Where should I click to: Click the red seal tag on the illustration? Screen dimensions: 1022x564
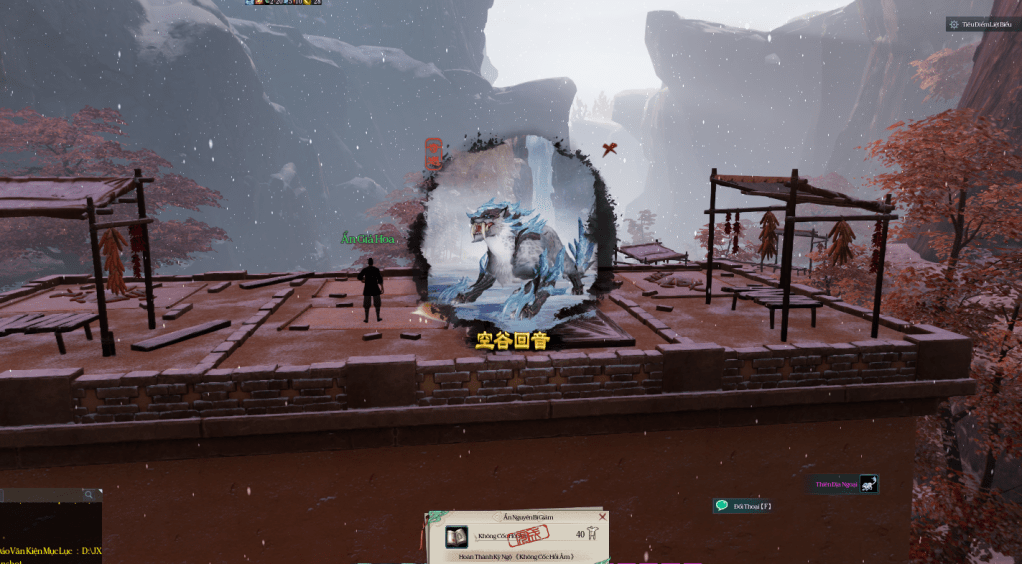pyautogui.click(x=434, y=153)
